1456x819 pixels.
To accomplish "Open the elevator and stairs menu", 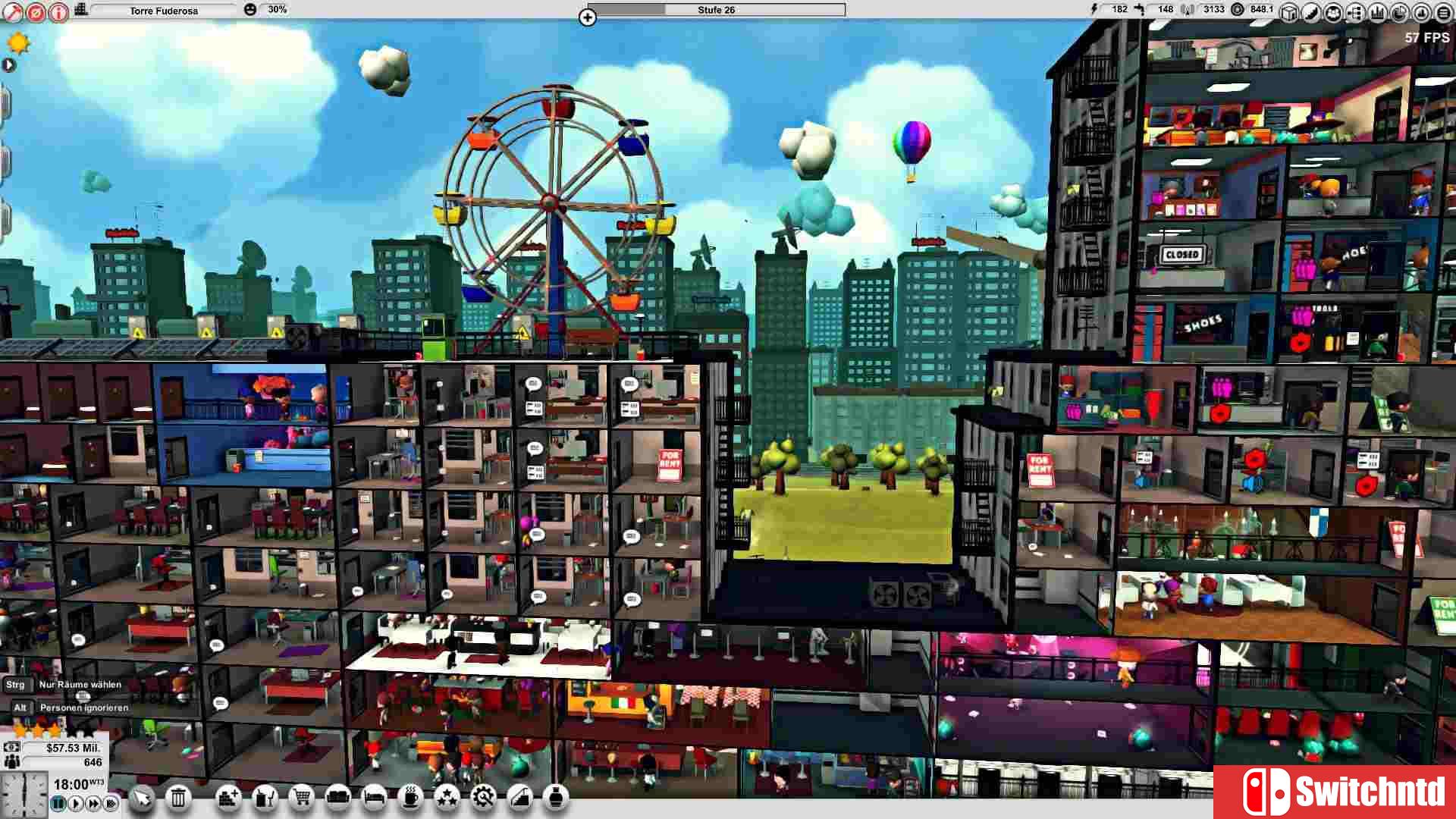I will point(519,799).
